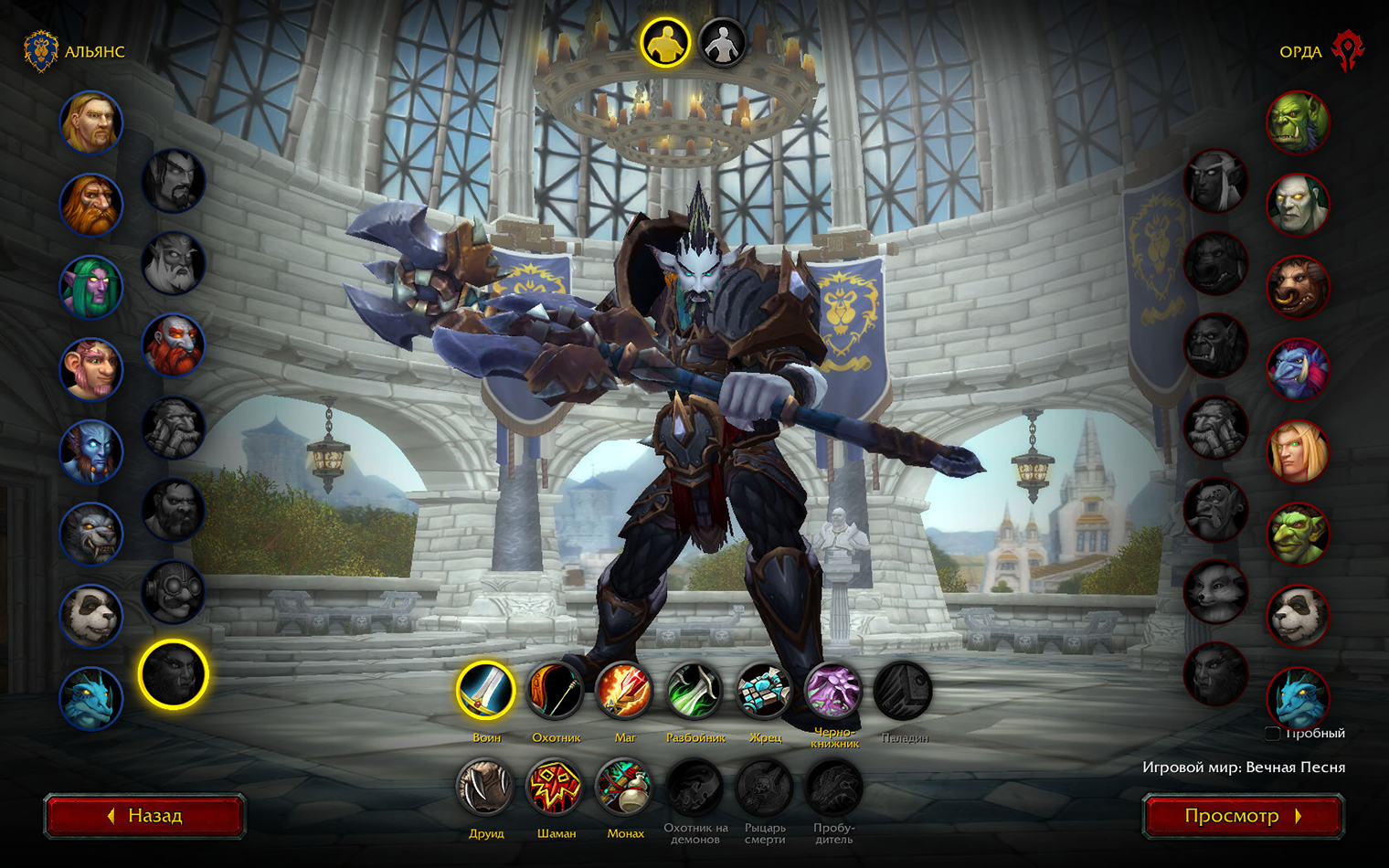Image resolution: width=1389 pixels, height=868 pixels.
Task: Click the Просмотр button
Action: [1243, 816]
